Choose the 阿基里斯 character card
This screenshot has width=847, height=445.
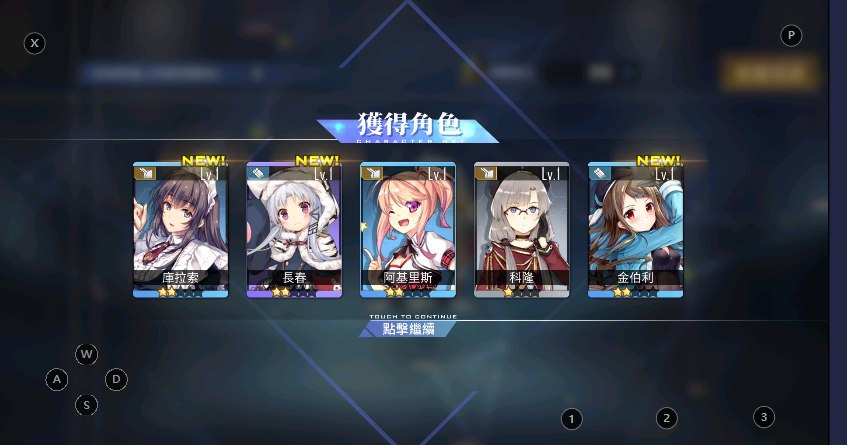pyautogui.click(x=407, y=229)
